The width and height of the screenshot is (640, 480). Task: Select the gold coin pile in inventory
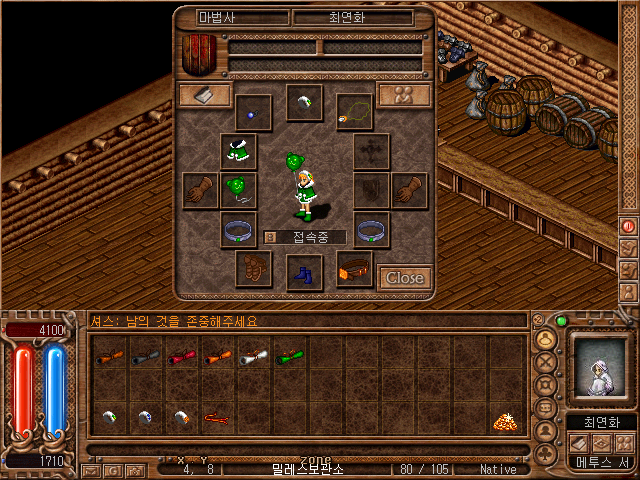point(505,421)
